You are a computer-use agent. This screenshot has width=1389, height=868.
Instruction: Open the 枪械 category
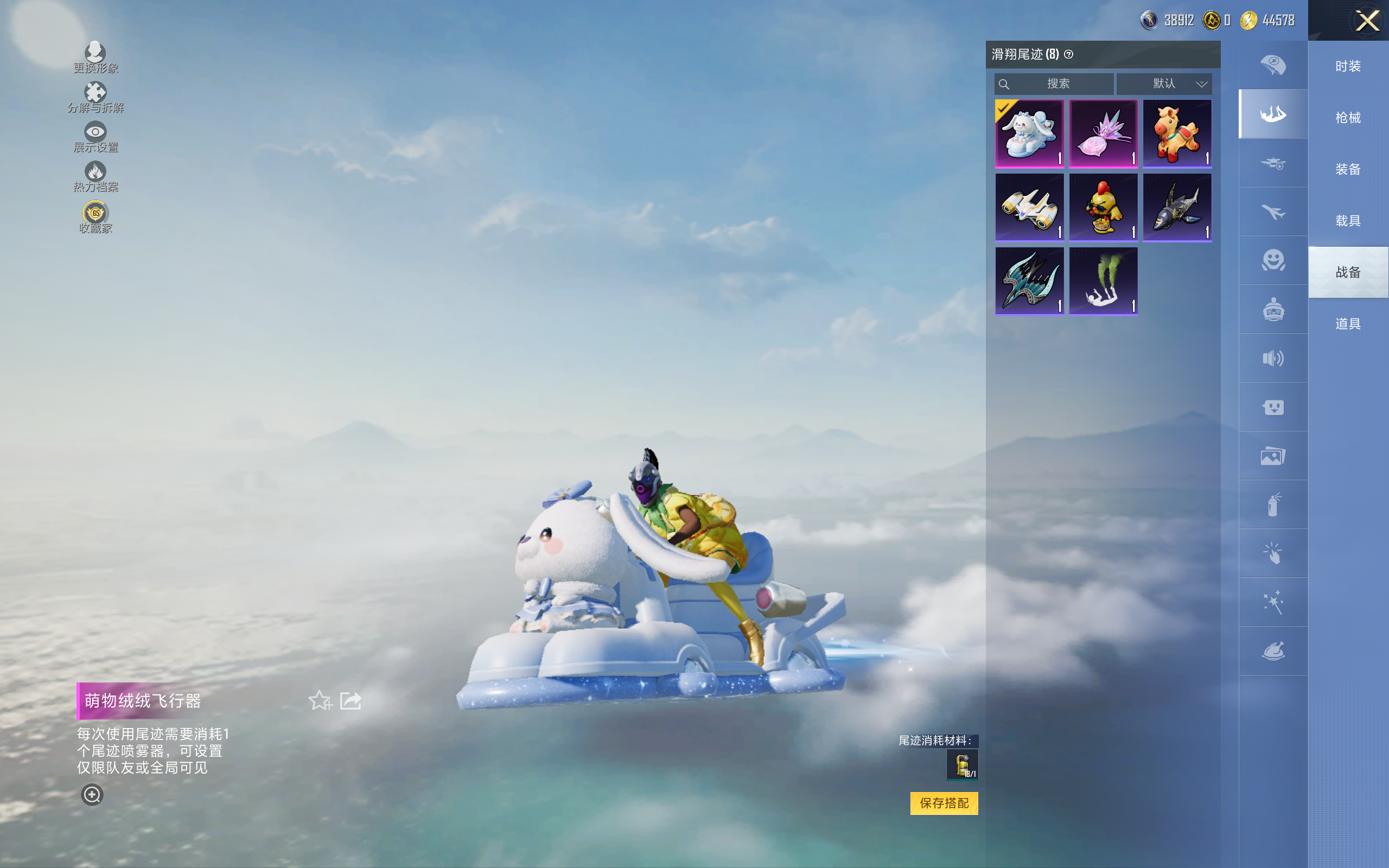tap(1348, 118)
